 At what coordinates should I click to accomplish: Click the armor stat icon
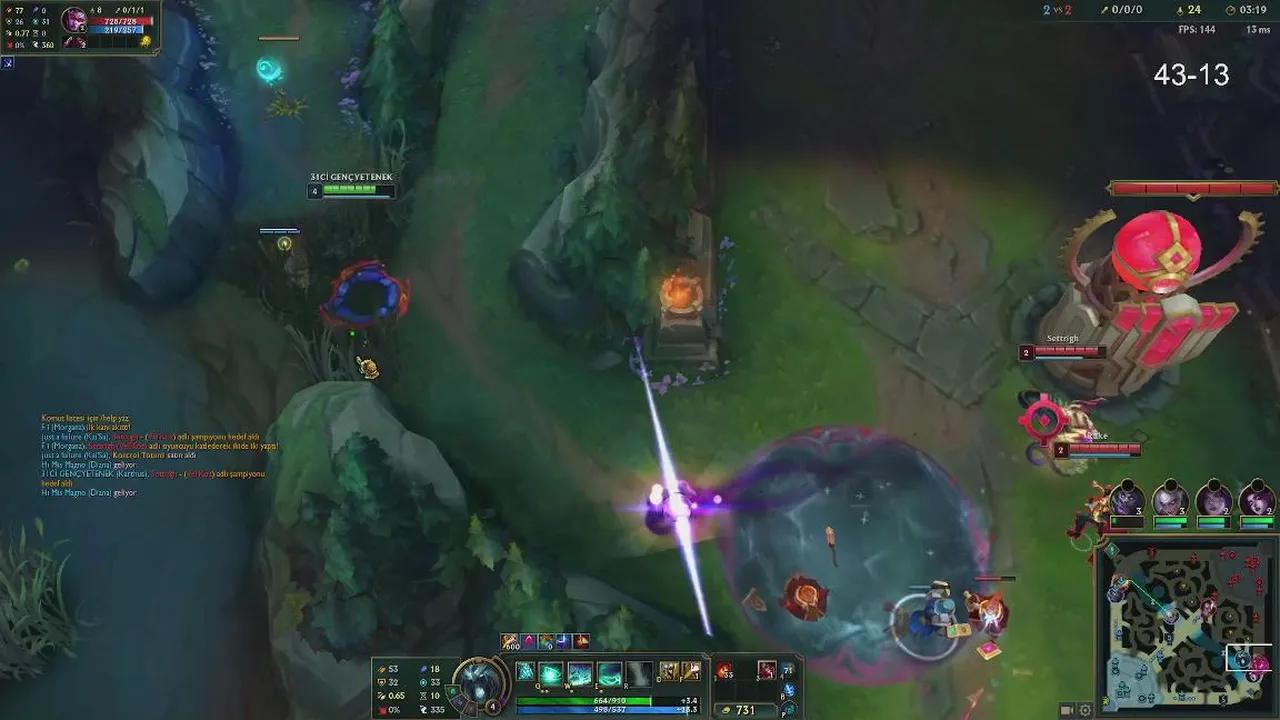point(381,681)
